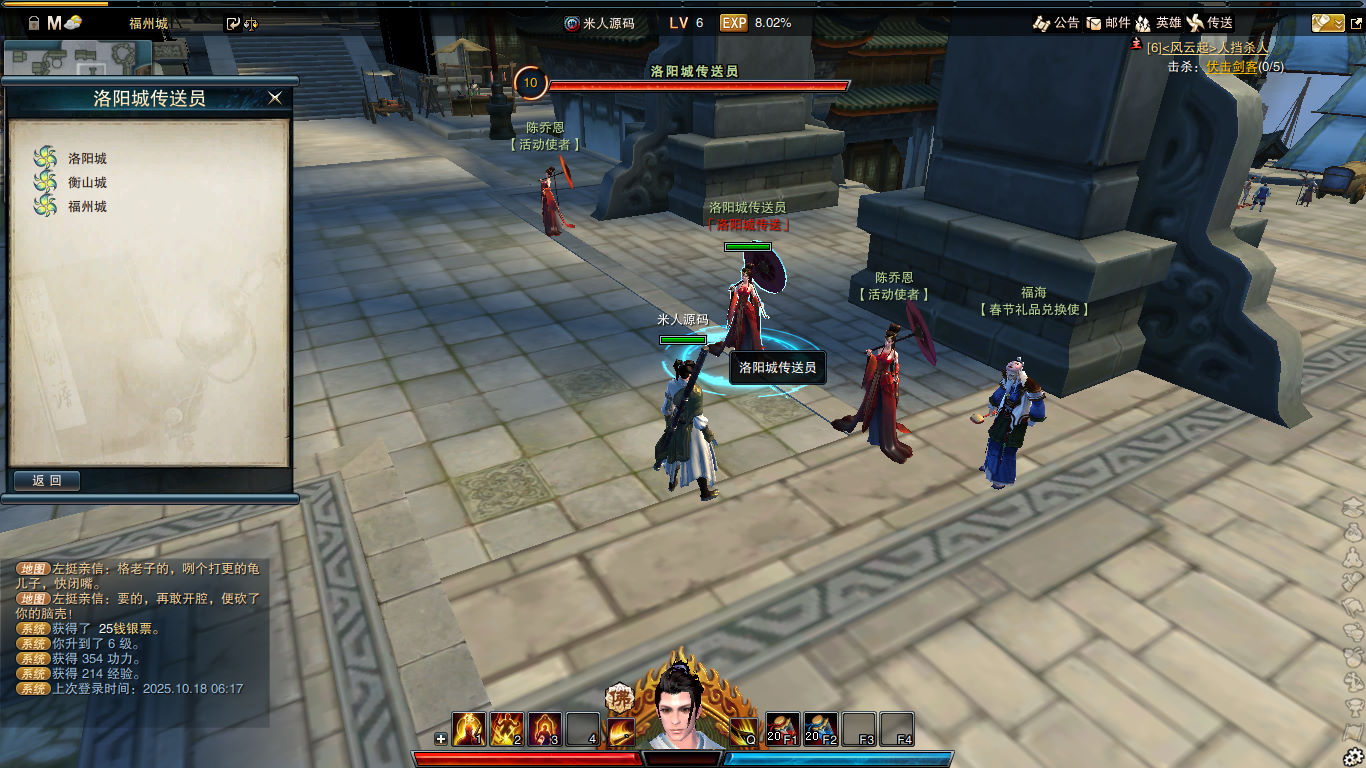
Task: Close the 洛阳城传送员 dialog window
Action: (x=275, y=97)
